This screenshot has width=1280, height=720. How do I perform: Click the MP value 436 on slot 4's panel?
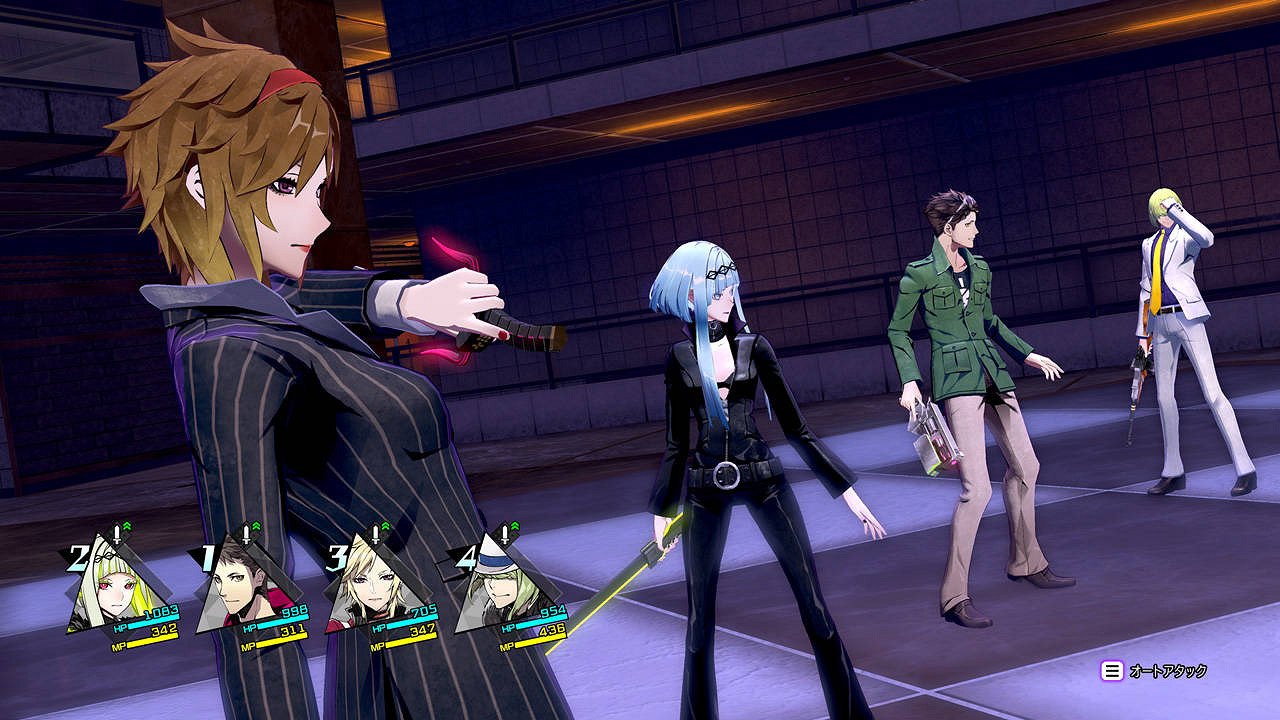point(552,632)
